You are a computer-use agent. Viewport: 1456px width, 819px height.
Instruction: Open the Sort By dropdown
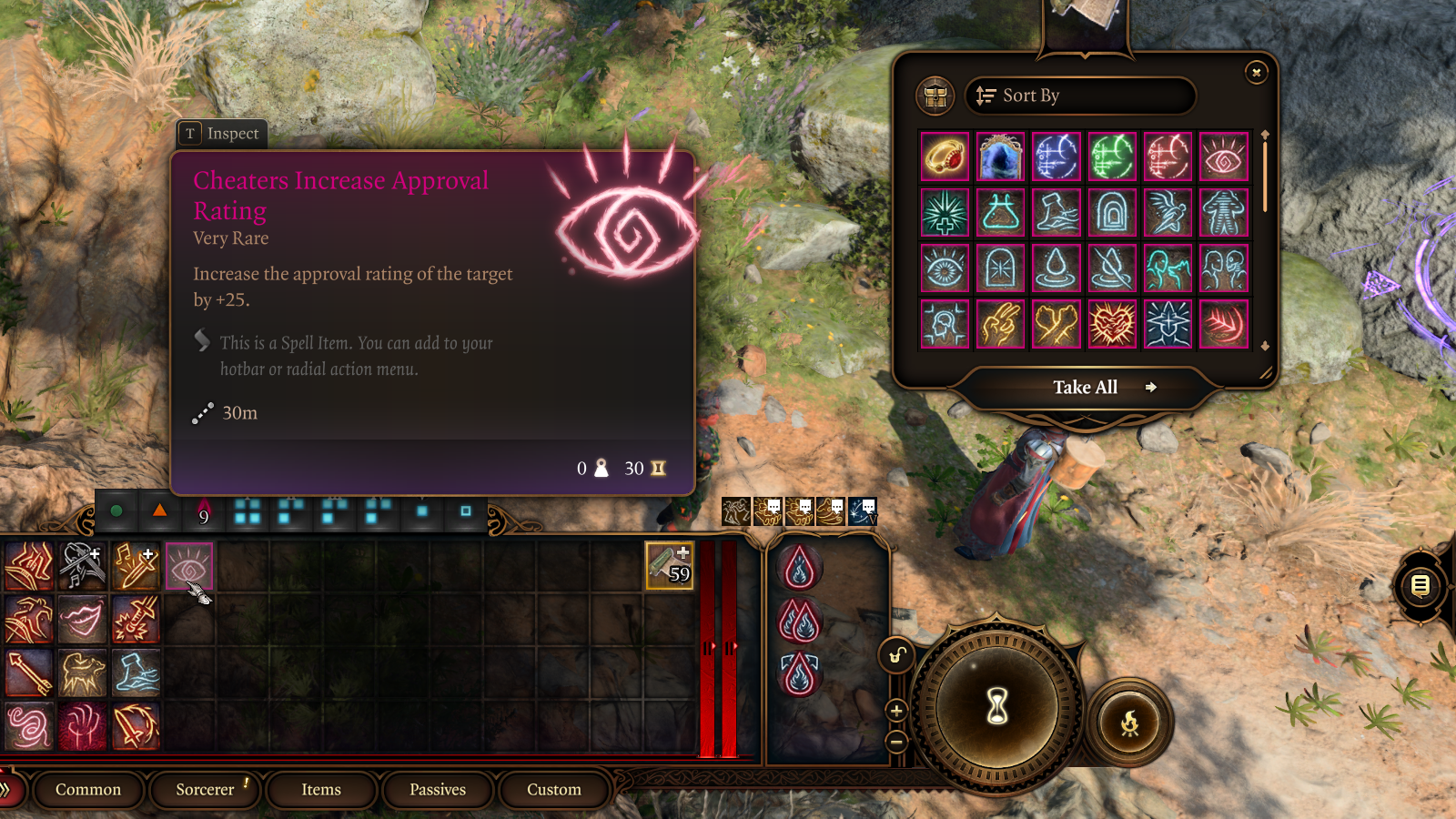click(1080, 96)
